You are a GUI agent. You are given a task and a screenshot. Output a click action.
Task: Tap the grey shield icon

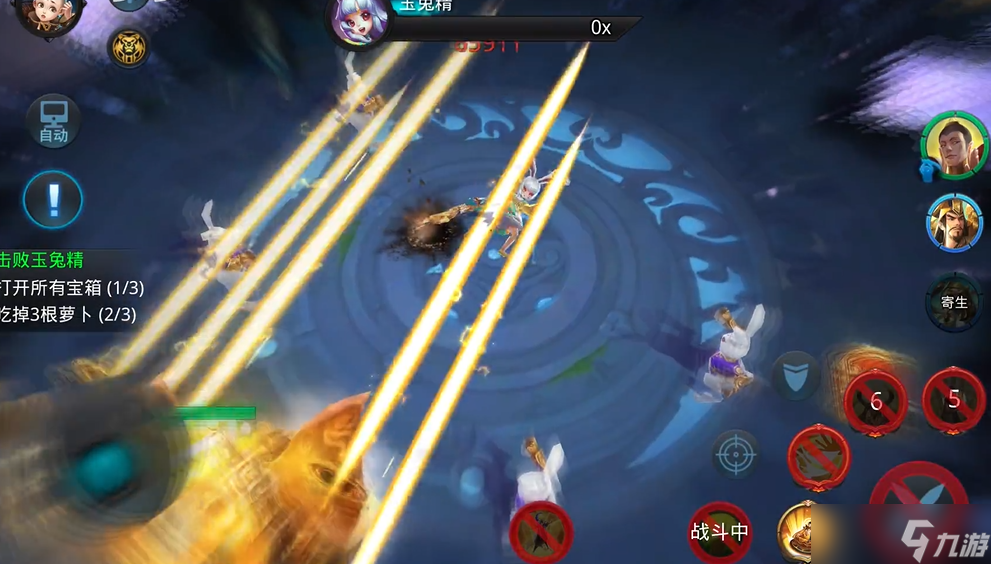click(x=795, y=376)
